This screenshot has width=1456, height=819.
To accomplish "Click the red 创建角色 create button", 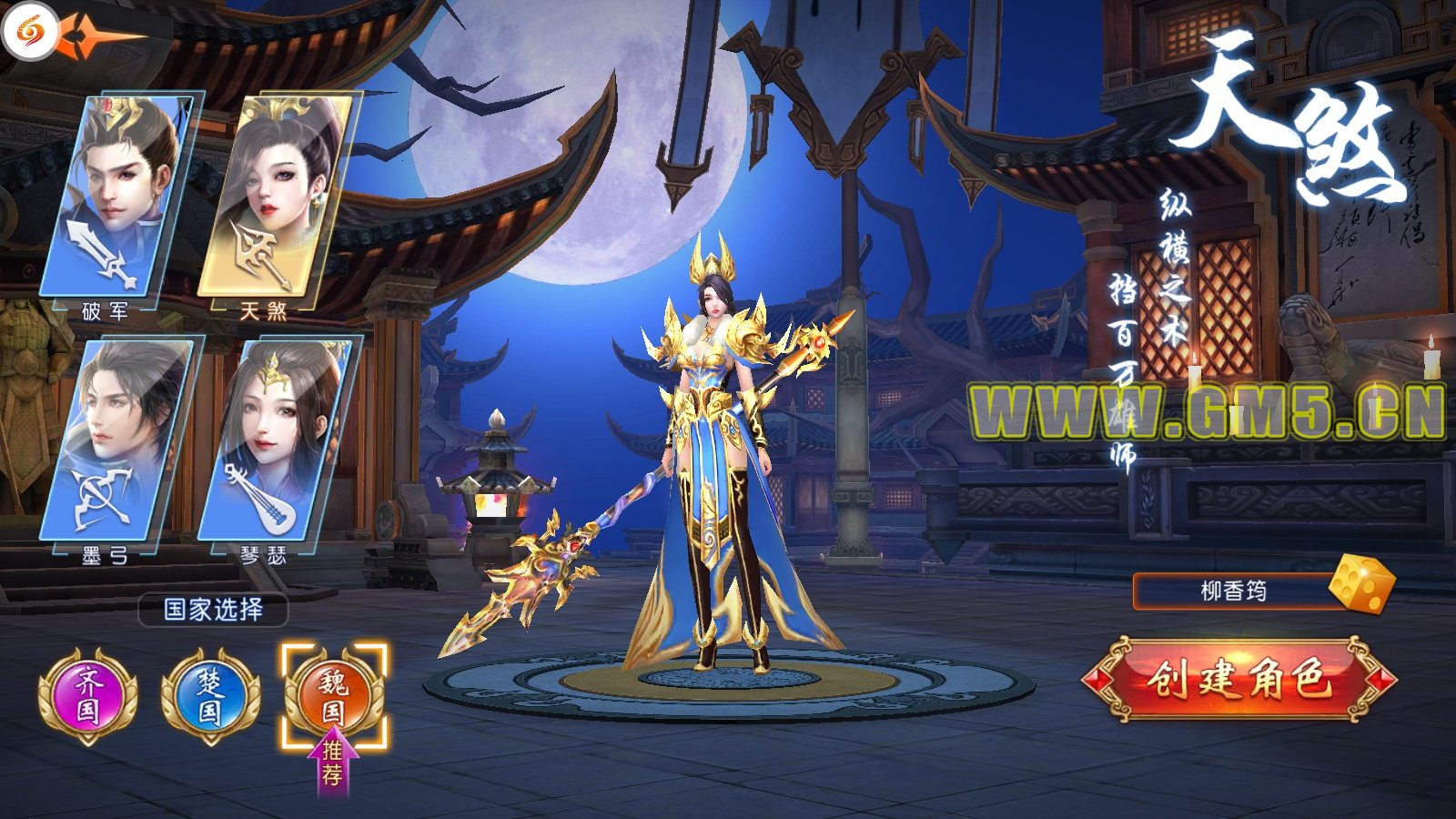I will tap(1239, 680).
